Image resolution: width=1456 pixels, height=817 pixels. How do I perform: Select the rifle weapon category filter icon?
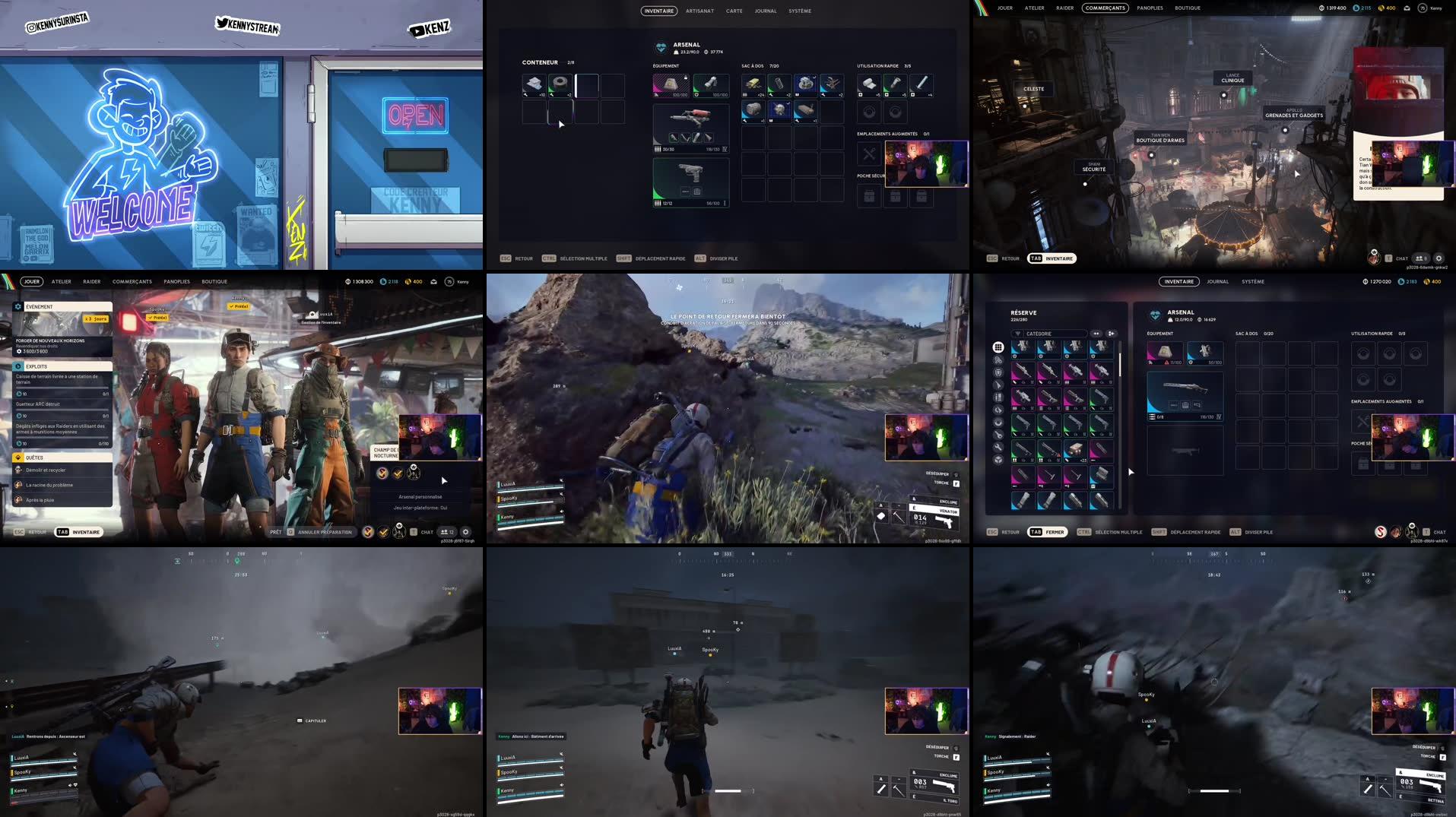998,384
